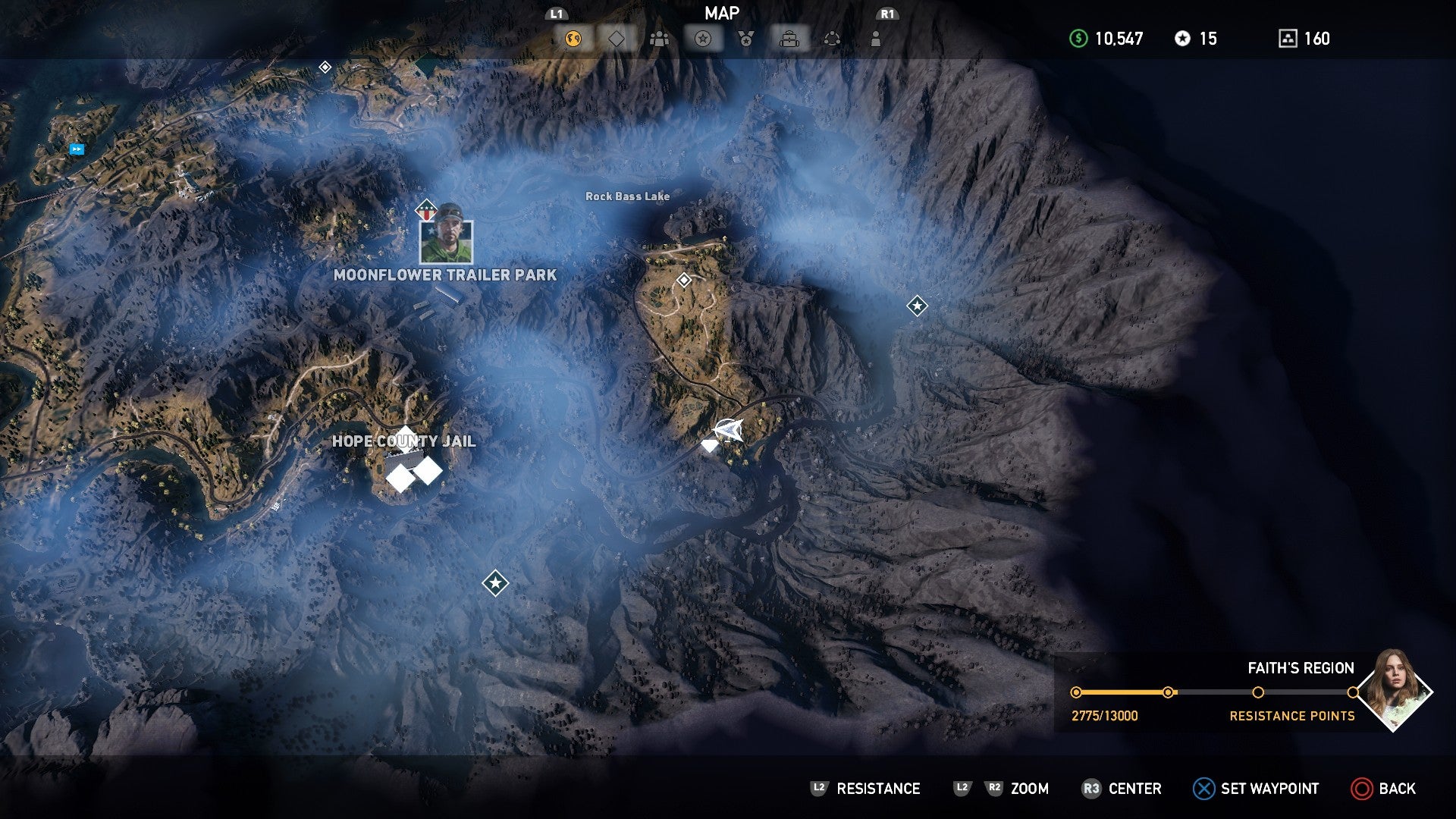1456x819 pixels.
Task: Click Nick Rye's portrait at Moonflower Trailer Park
Action: click(x=446, y=241)
